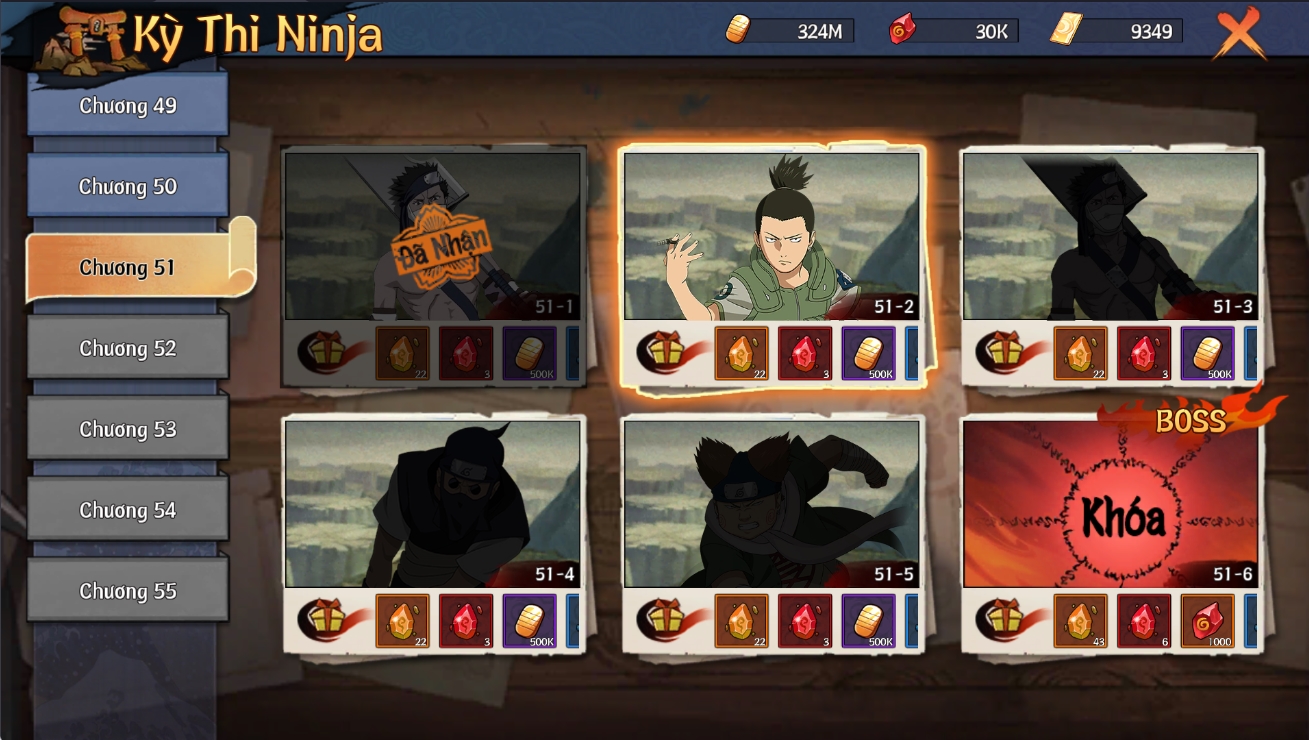This screenshot has width=1309, height=740.
Task: Open the highlighted stage 51-2 thumbnail
Action: point(771,236)
